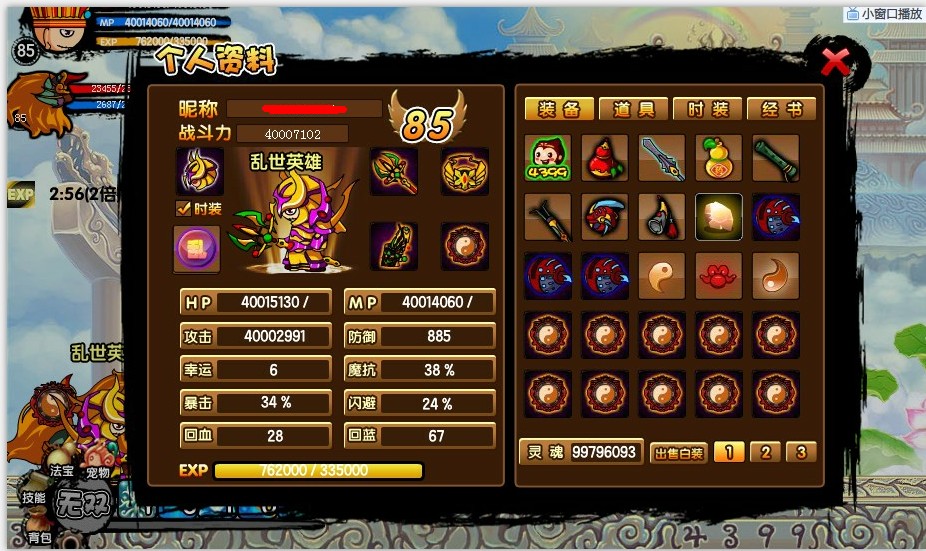The width and height of the screenshot is (926, 551).
Task: Go to inventory page 2
Action: coord(765,452)
